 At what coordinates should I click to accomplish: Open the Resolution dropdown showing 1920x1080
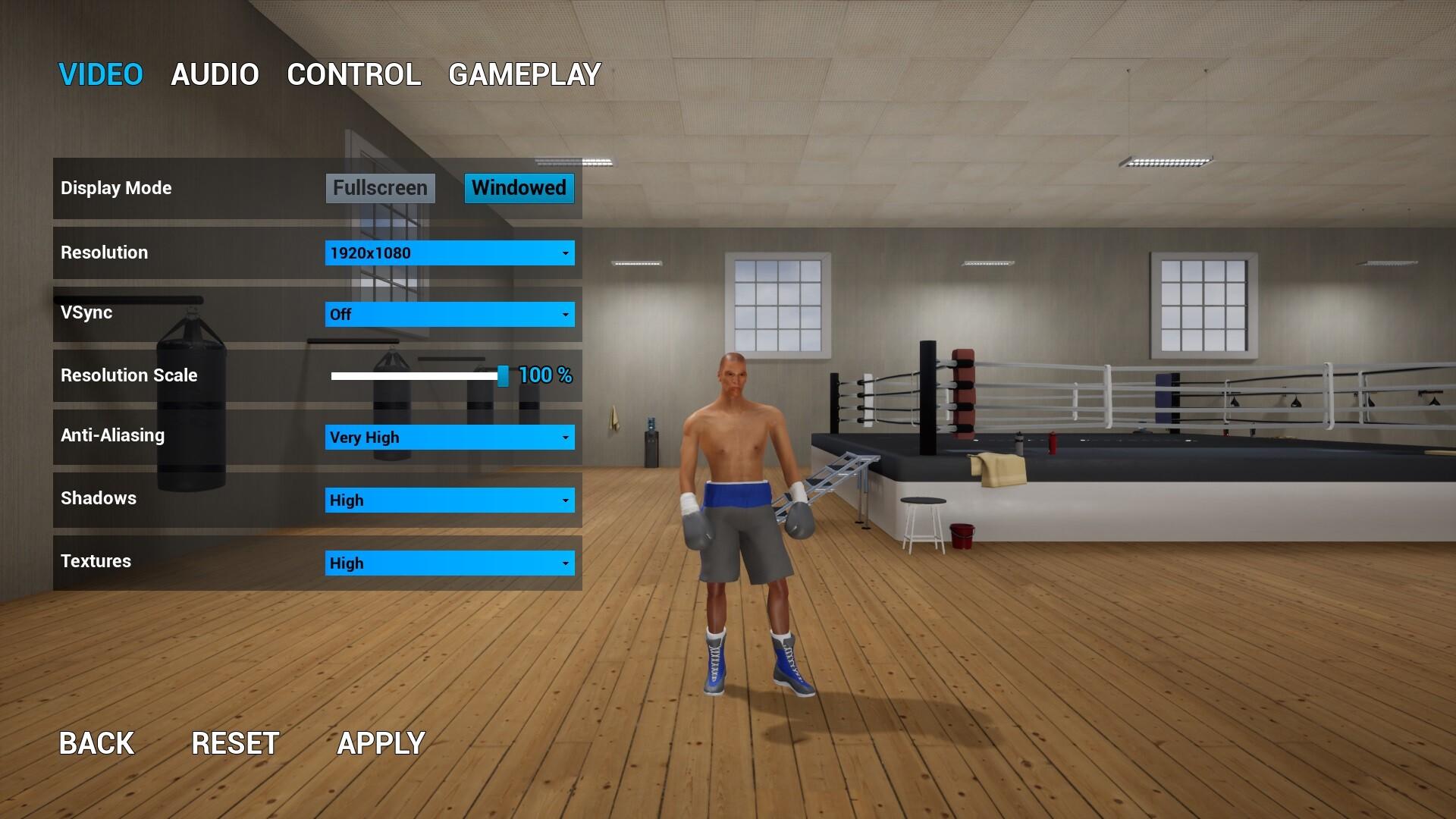440,253
